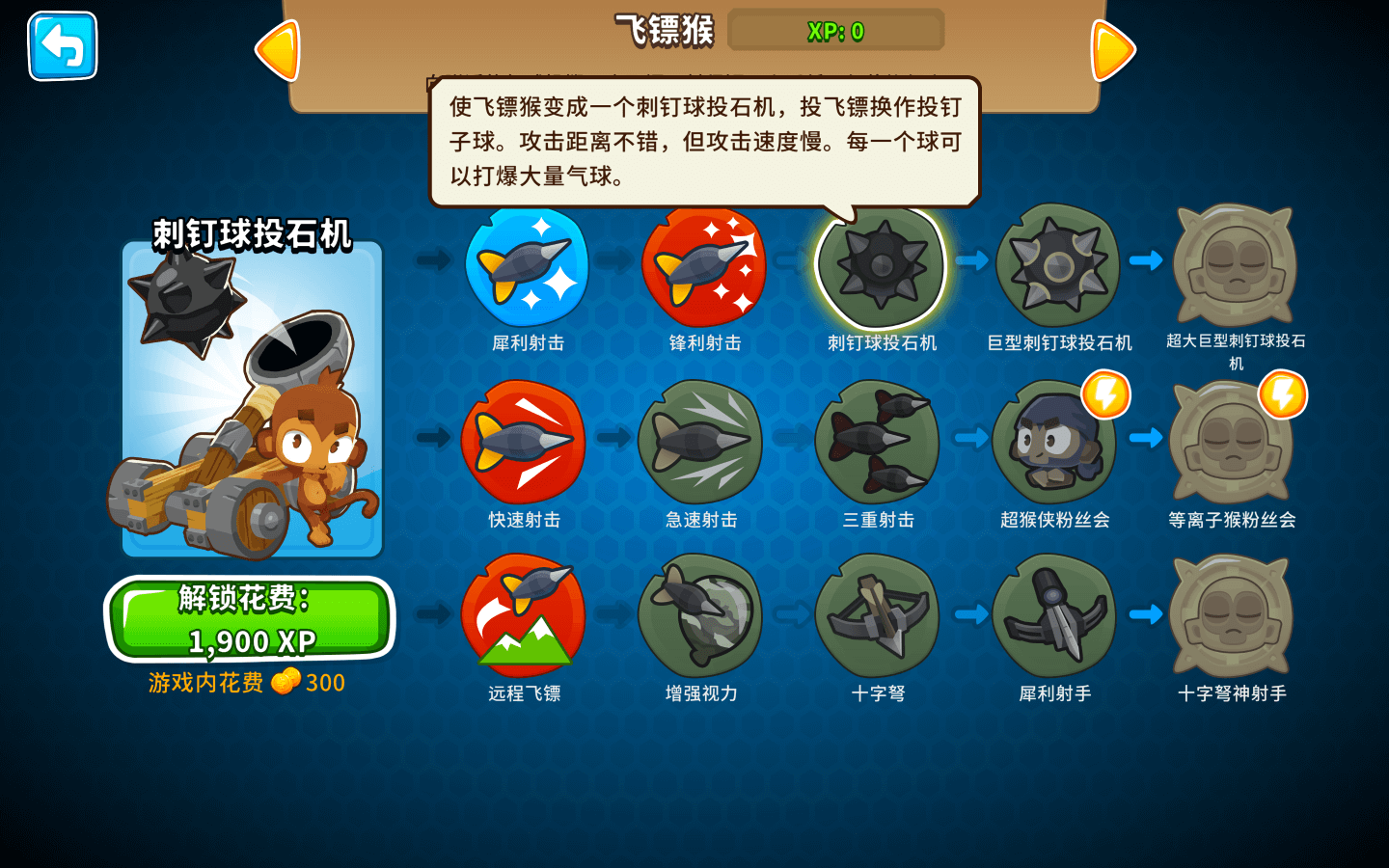This screenshot has height=868, width=1389.
Task: Click the lightning badge on 超猴侠粉丝会
Action: pos(1105,395)
